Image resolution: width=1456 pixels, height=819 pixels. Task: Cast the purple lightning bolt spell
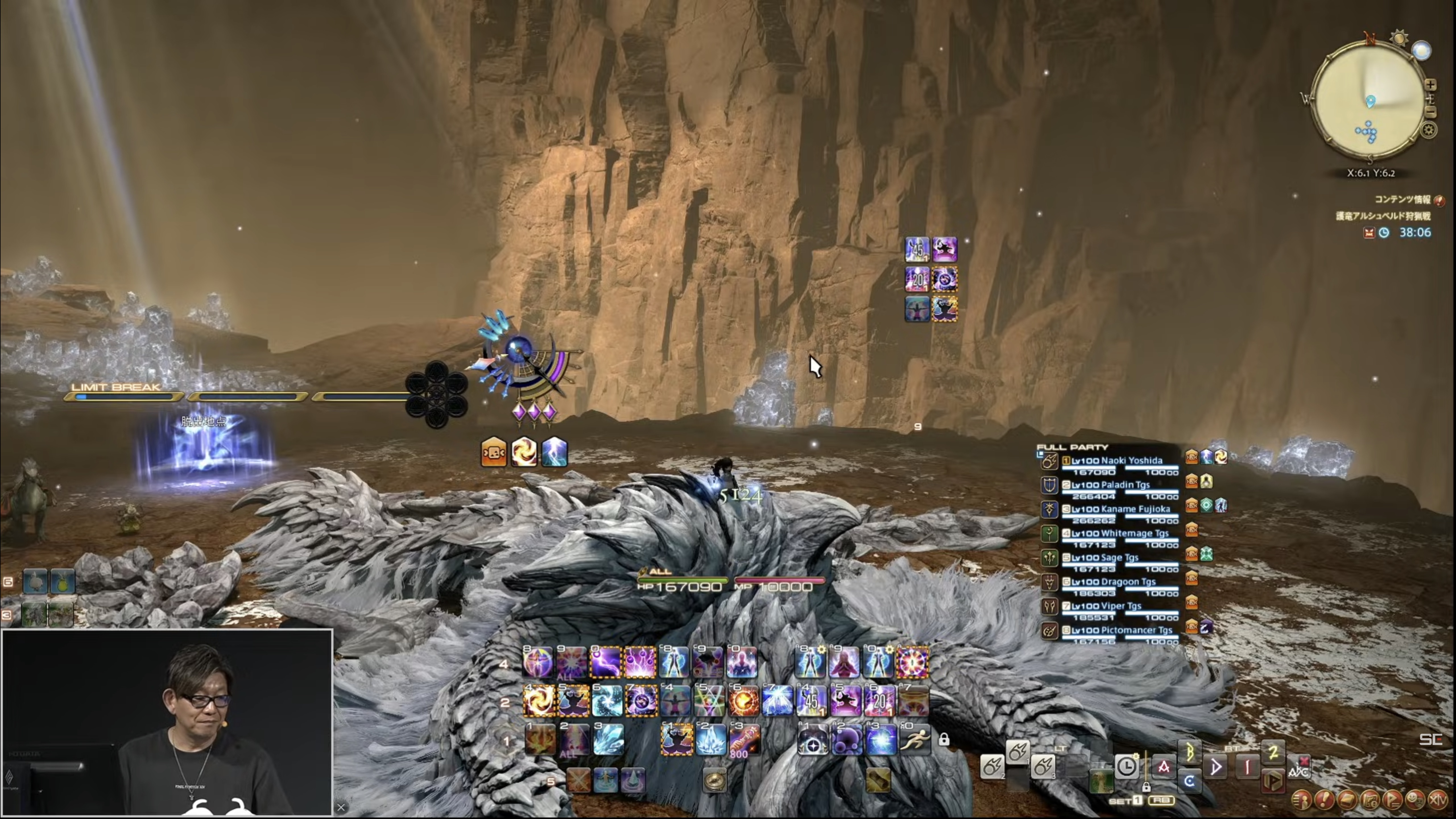606,662
